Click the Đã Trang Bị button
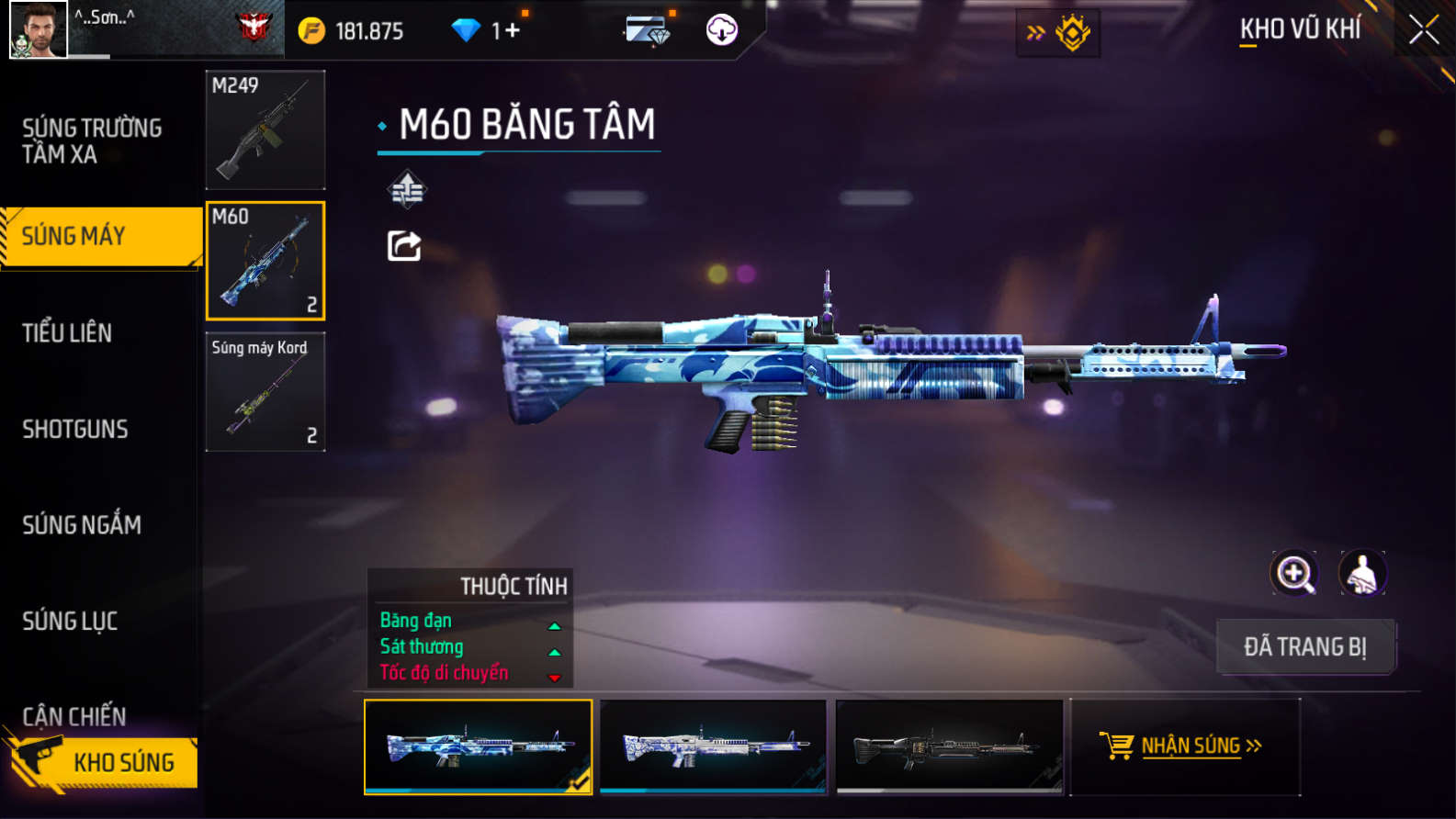This screenshot has width=1456, height=819. click(1305, 646)
